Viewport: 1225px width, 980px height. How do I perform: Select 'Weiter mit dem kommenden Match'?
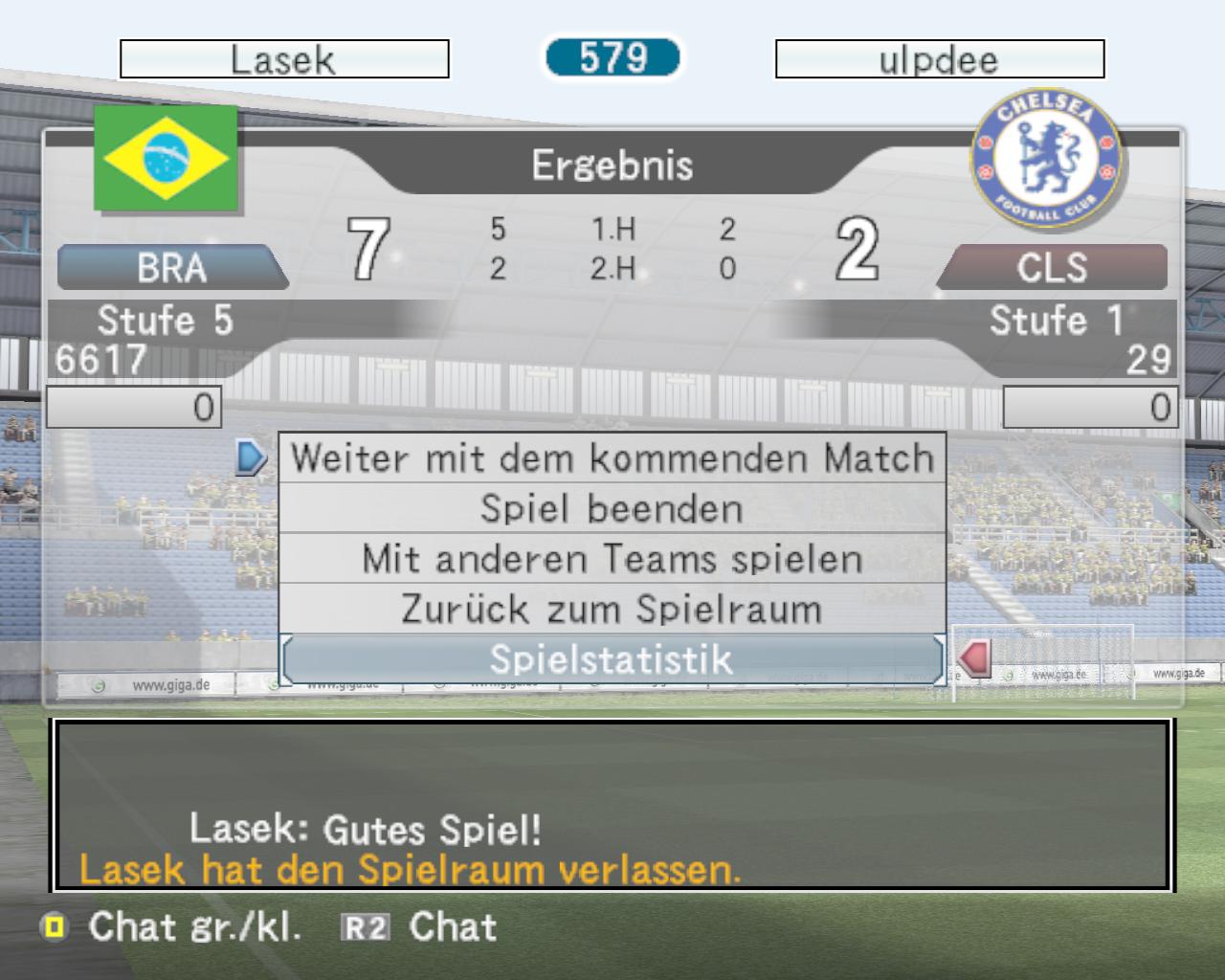click(612, 458)
